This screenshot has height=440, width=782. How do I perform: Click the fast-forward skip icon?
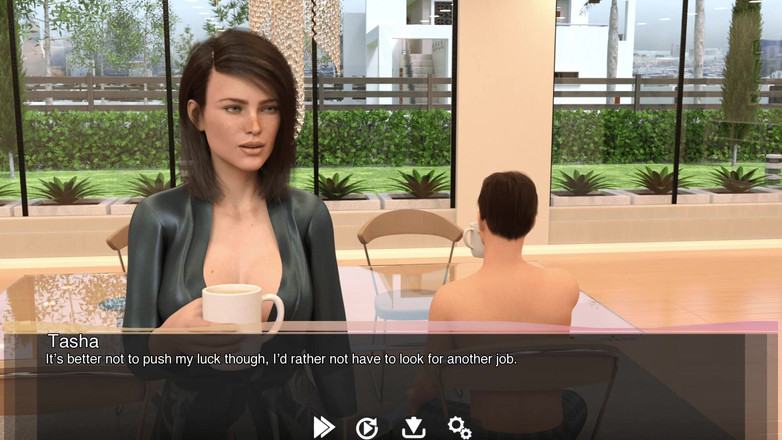click(x=324, y=427)
